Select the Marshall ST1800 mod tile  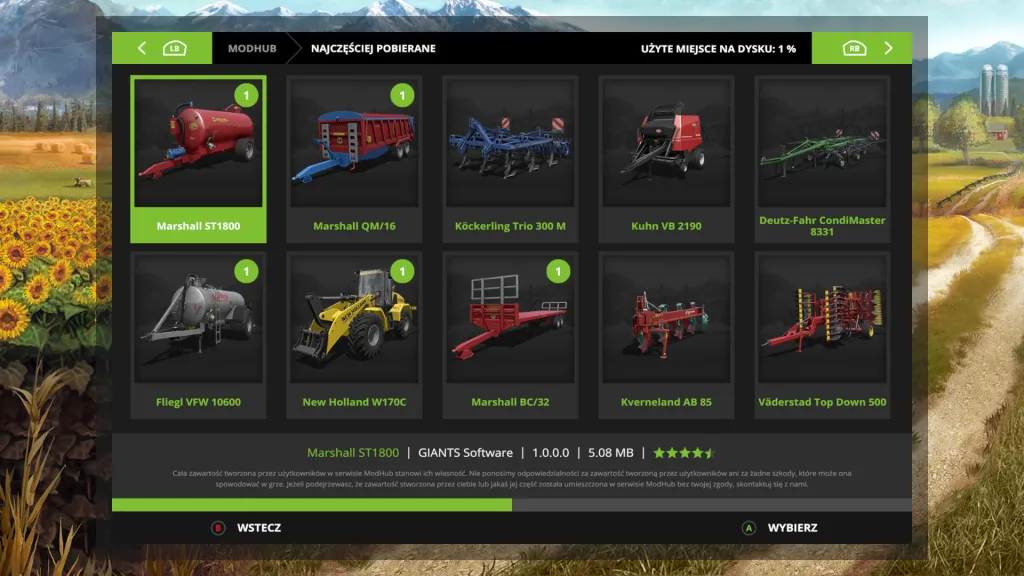click(x=198, y=159)
